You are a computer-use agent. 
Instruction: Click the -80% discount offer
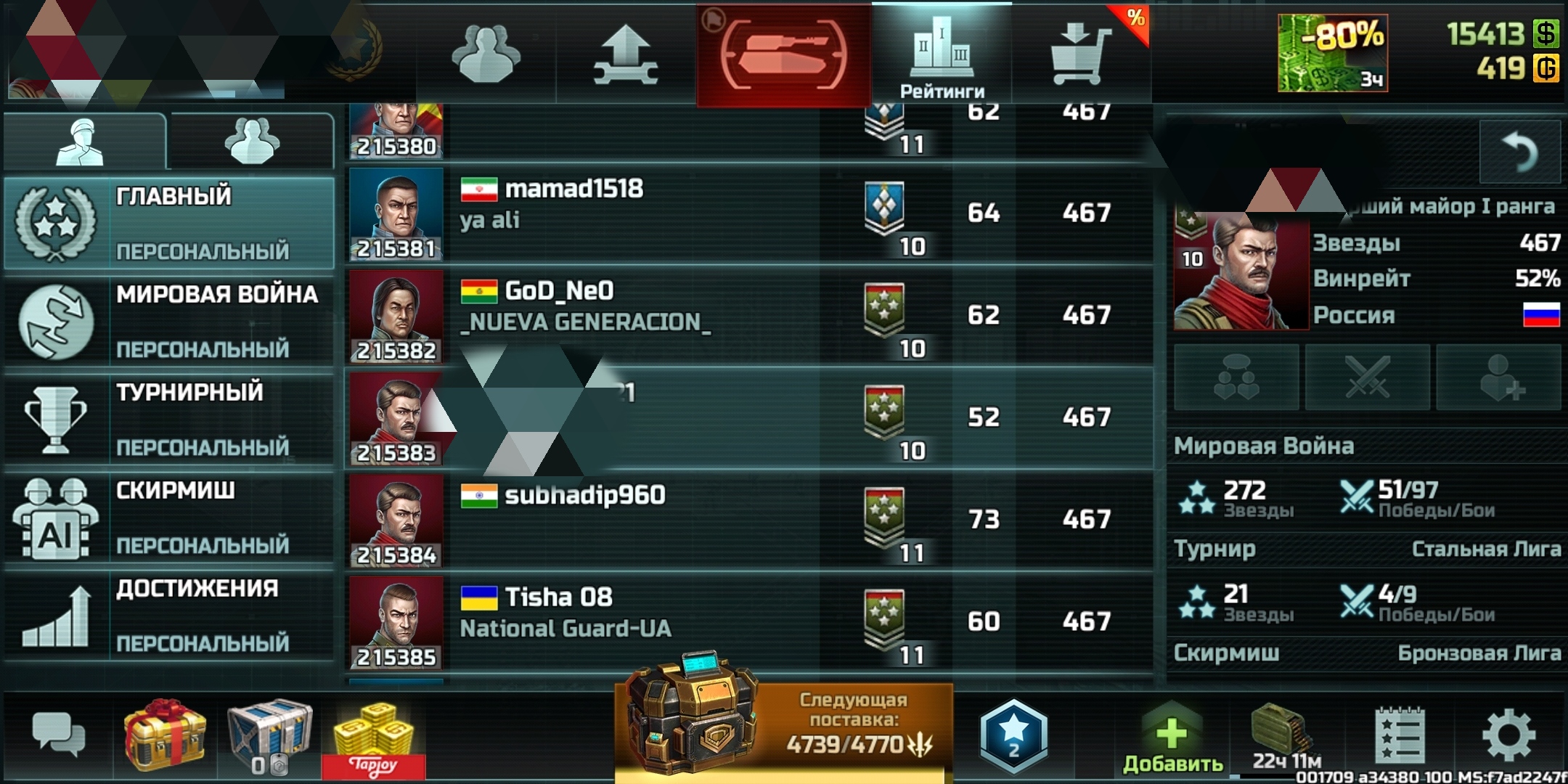[x=1333, y=54]
